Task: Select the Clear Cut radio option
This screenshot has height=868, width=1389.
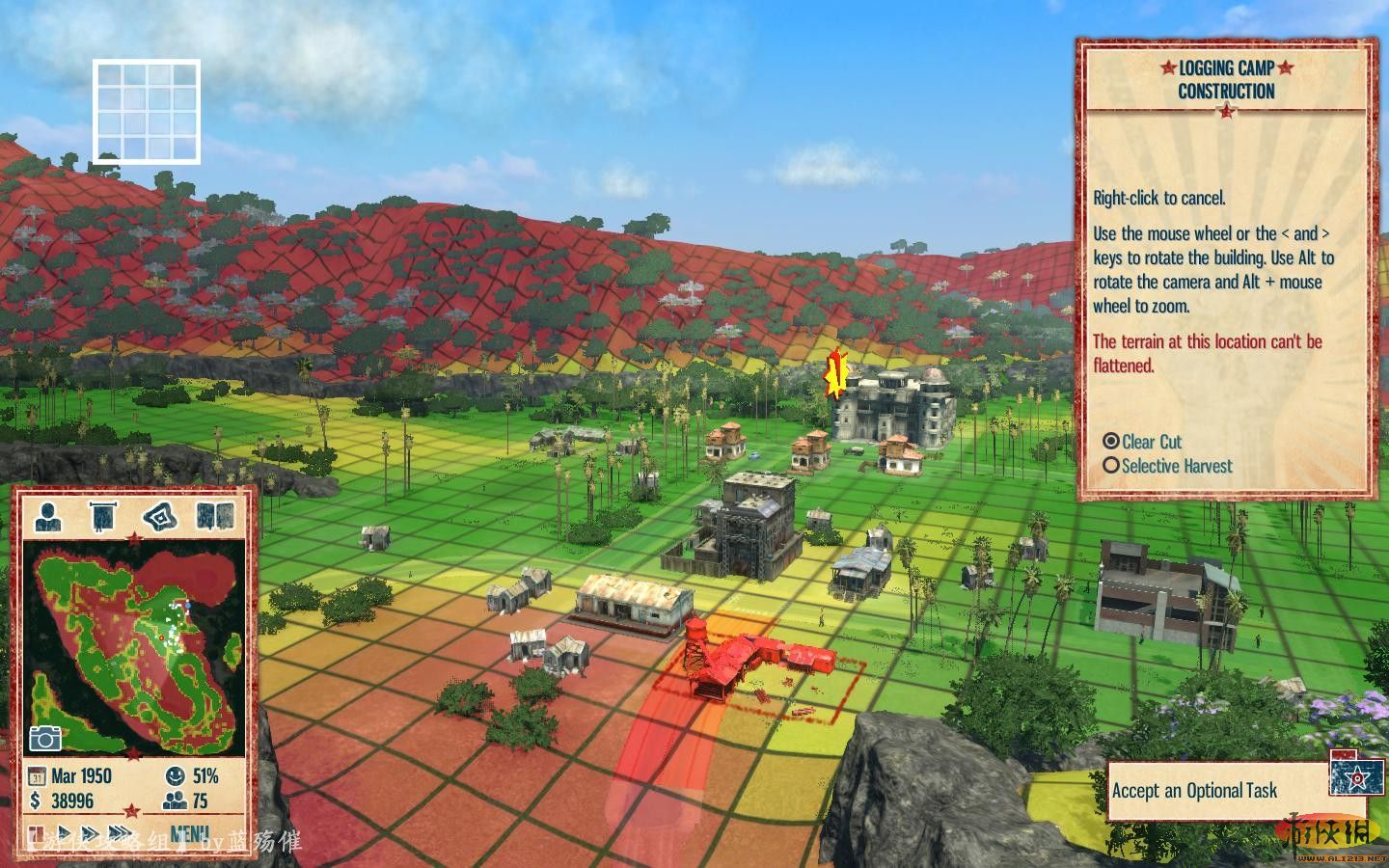Action: tap(1111, 441)
